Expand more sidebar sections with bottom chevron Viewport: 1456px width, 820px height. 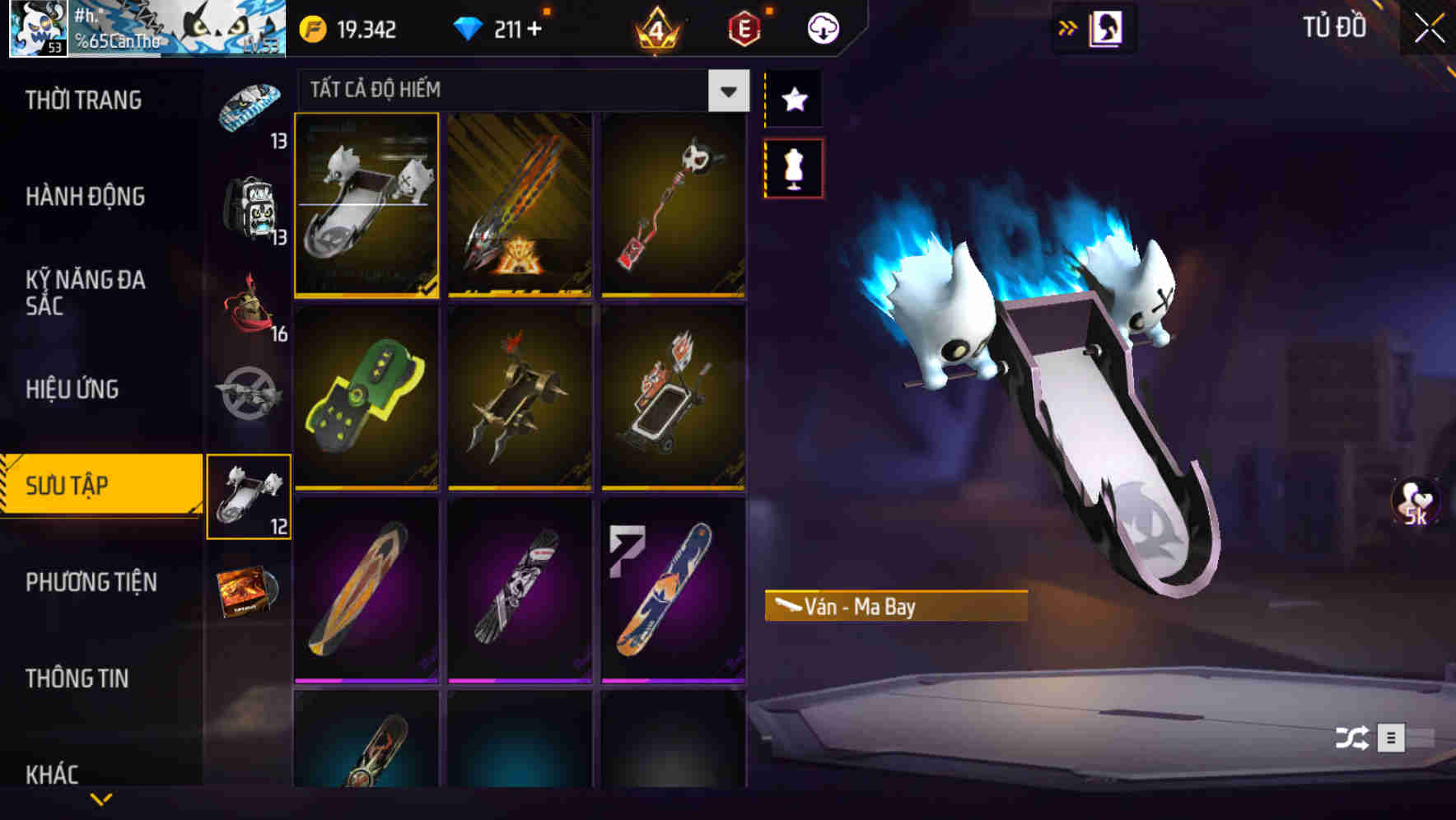tap(101, 799)
